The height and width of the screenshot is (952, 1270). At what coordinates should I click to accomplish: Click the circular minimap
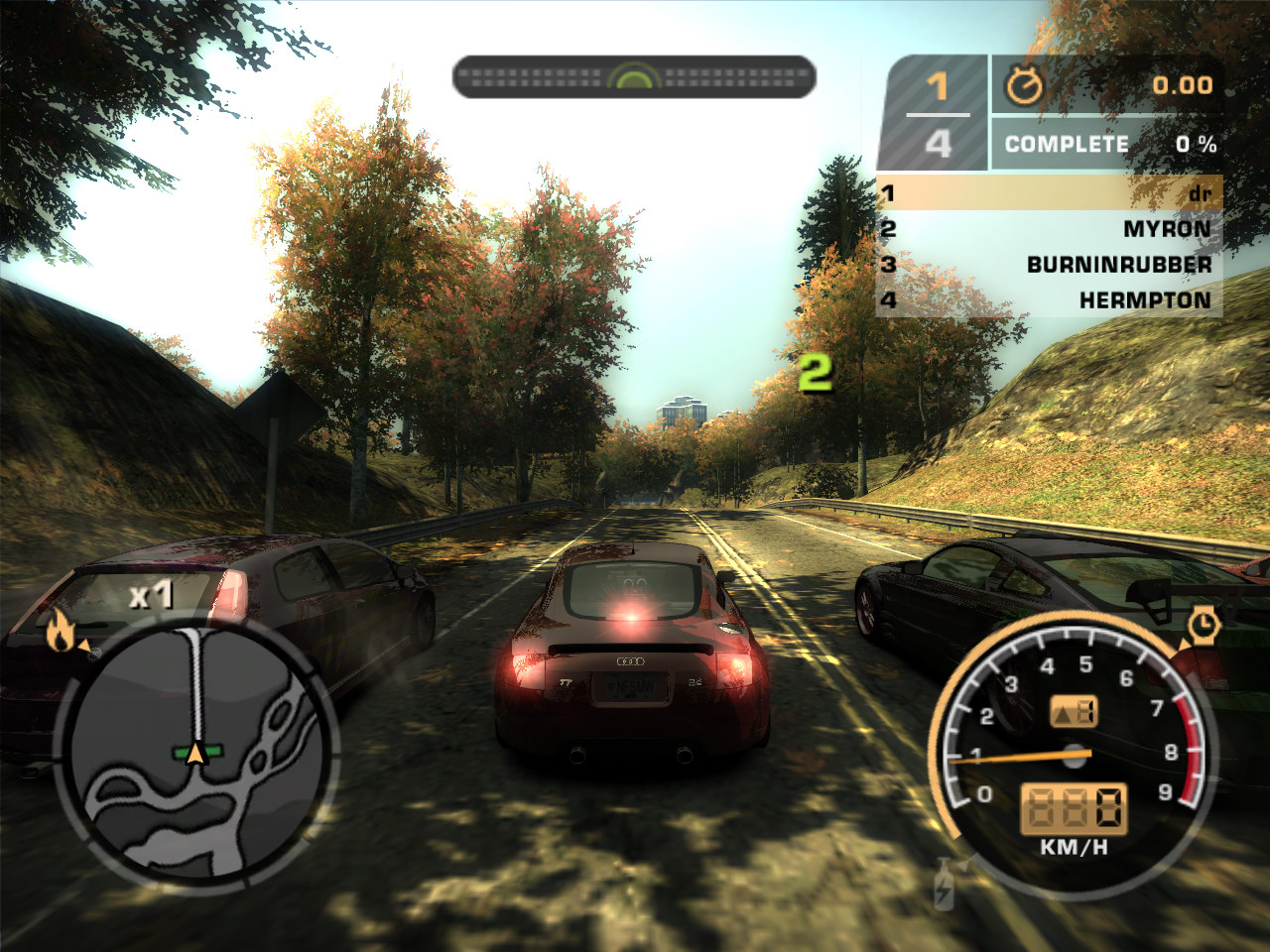[196, 752]
